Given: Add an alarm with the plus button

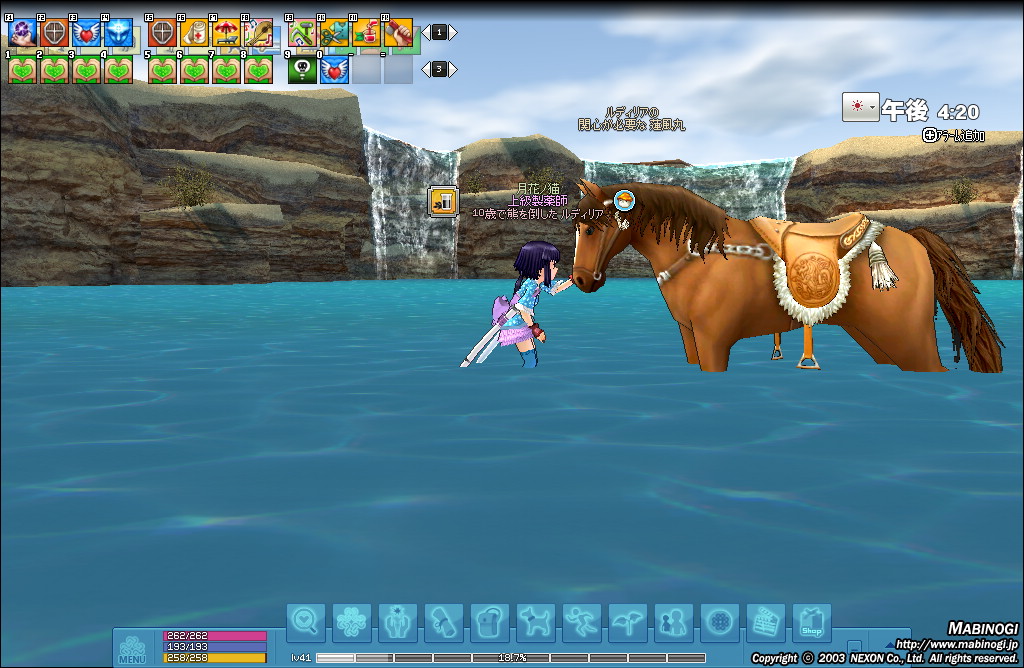Looking at the screenshot, I should point(929,135).
